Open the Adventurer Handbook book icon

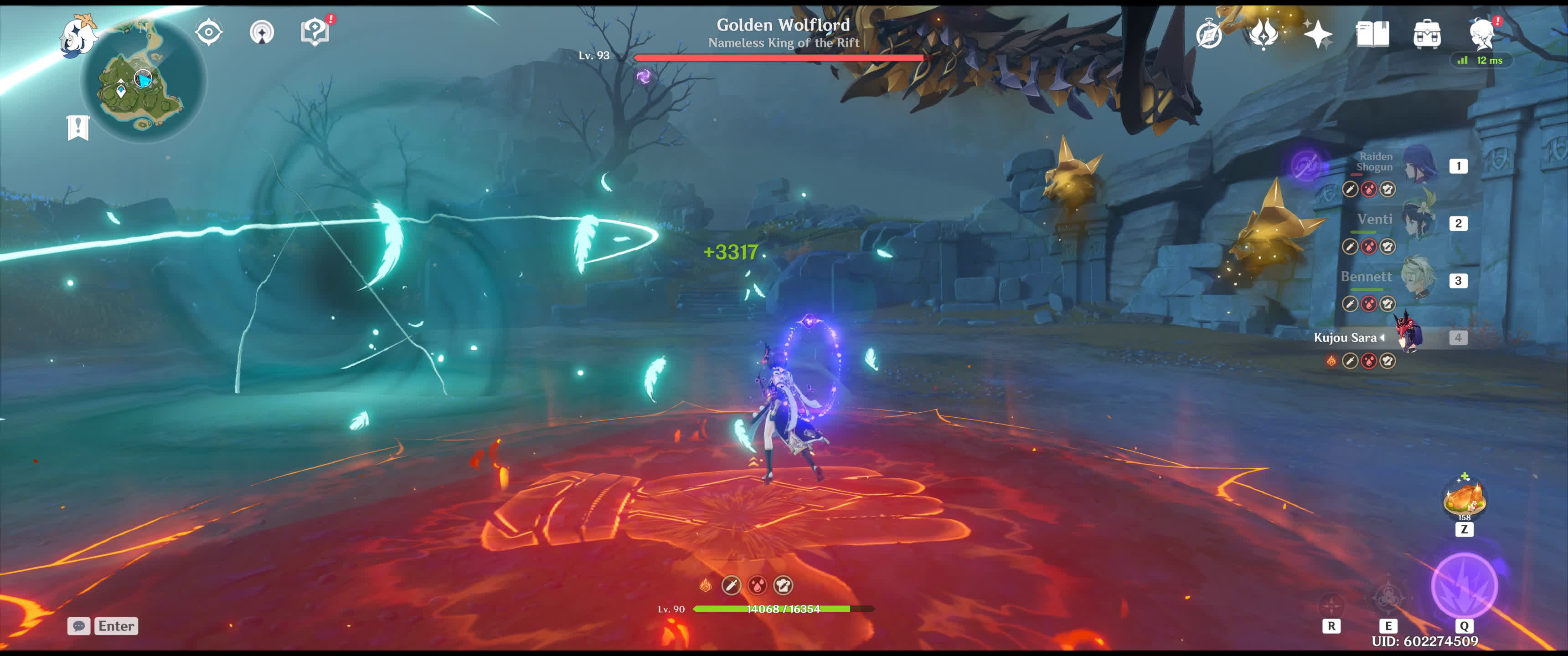coord(1372,33)
